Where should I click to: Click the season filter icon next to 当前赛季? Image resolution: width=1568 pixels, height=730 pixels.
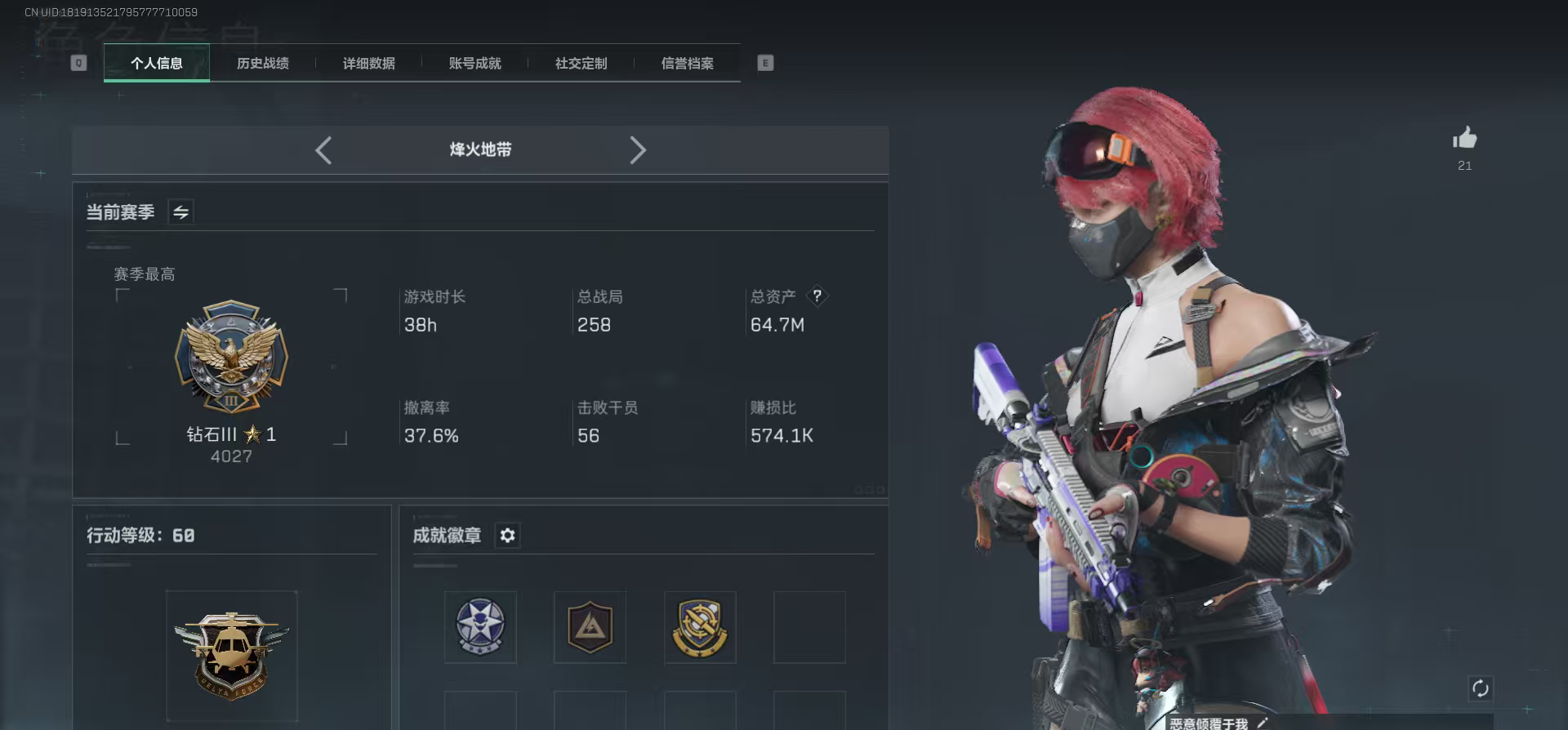tap(180, 211)
